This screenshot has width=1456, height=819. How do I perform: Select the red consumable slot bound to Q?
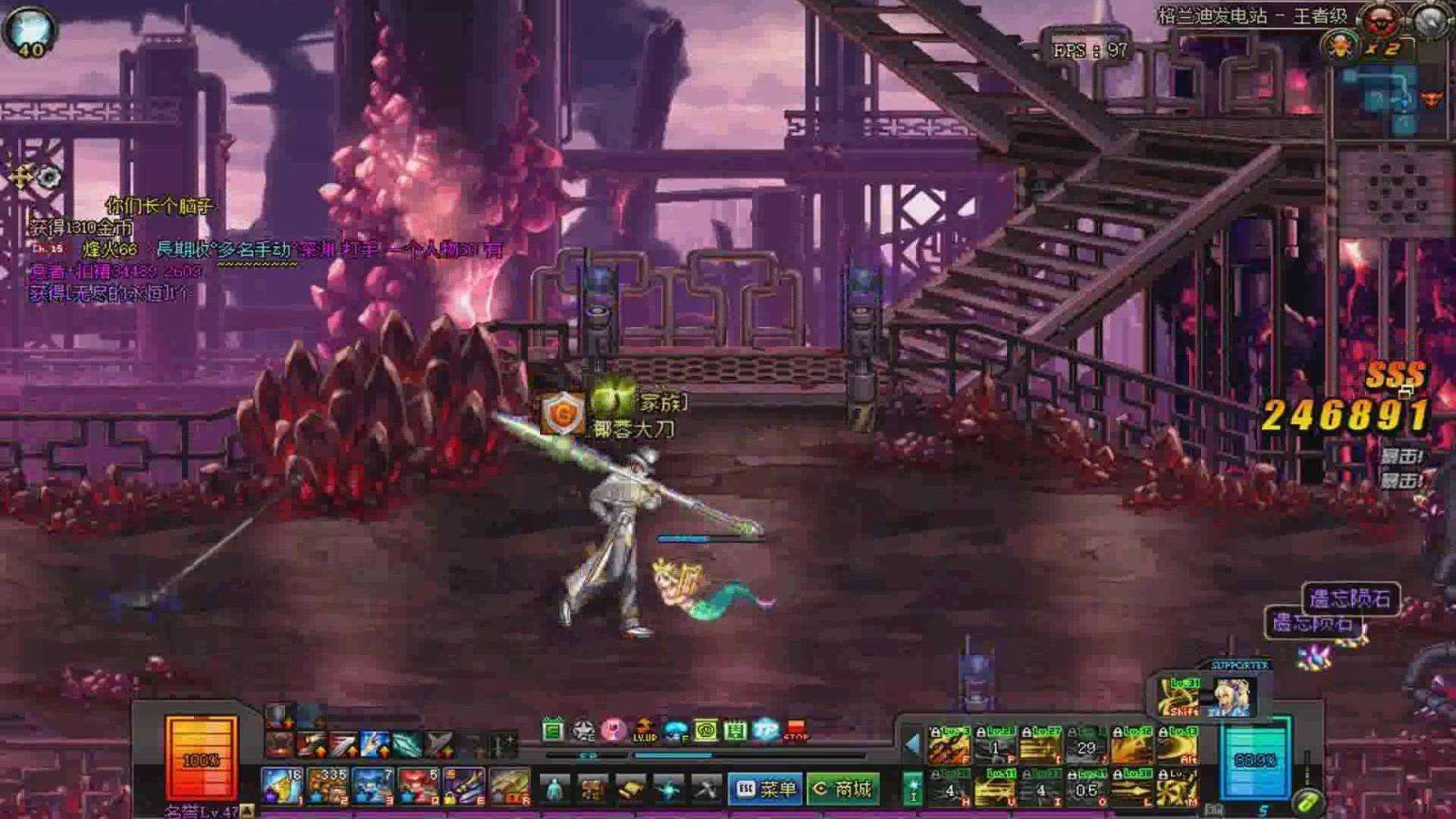point(419,785)
